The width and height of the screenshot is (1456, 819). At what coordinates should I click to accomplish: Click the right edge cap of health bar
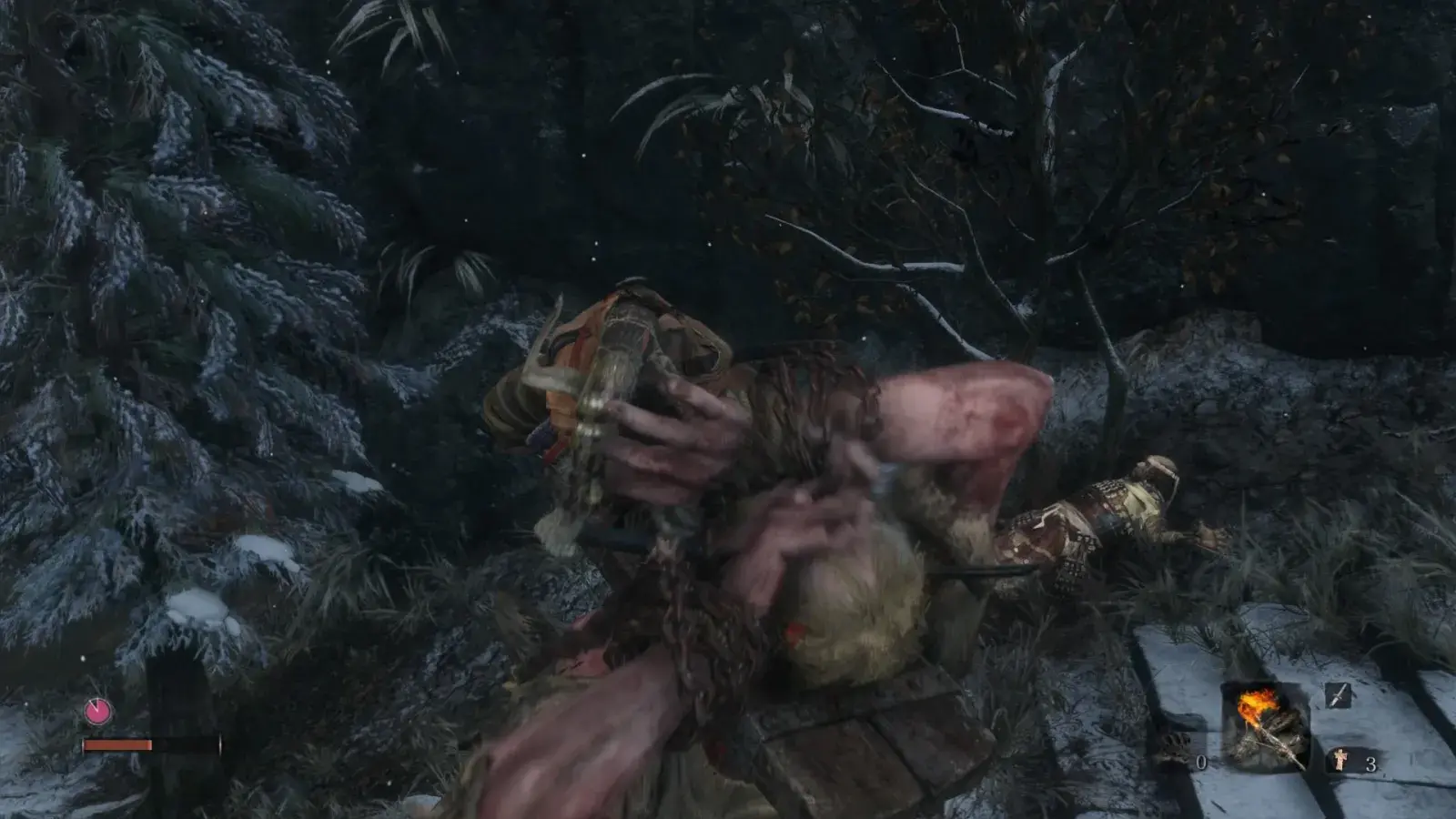click(x=220, y=743)
